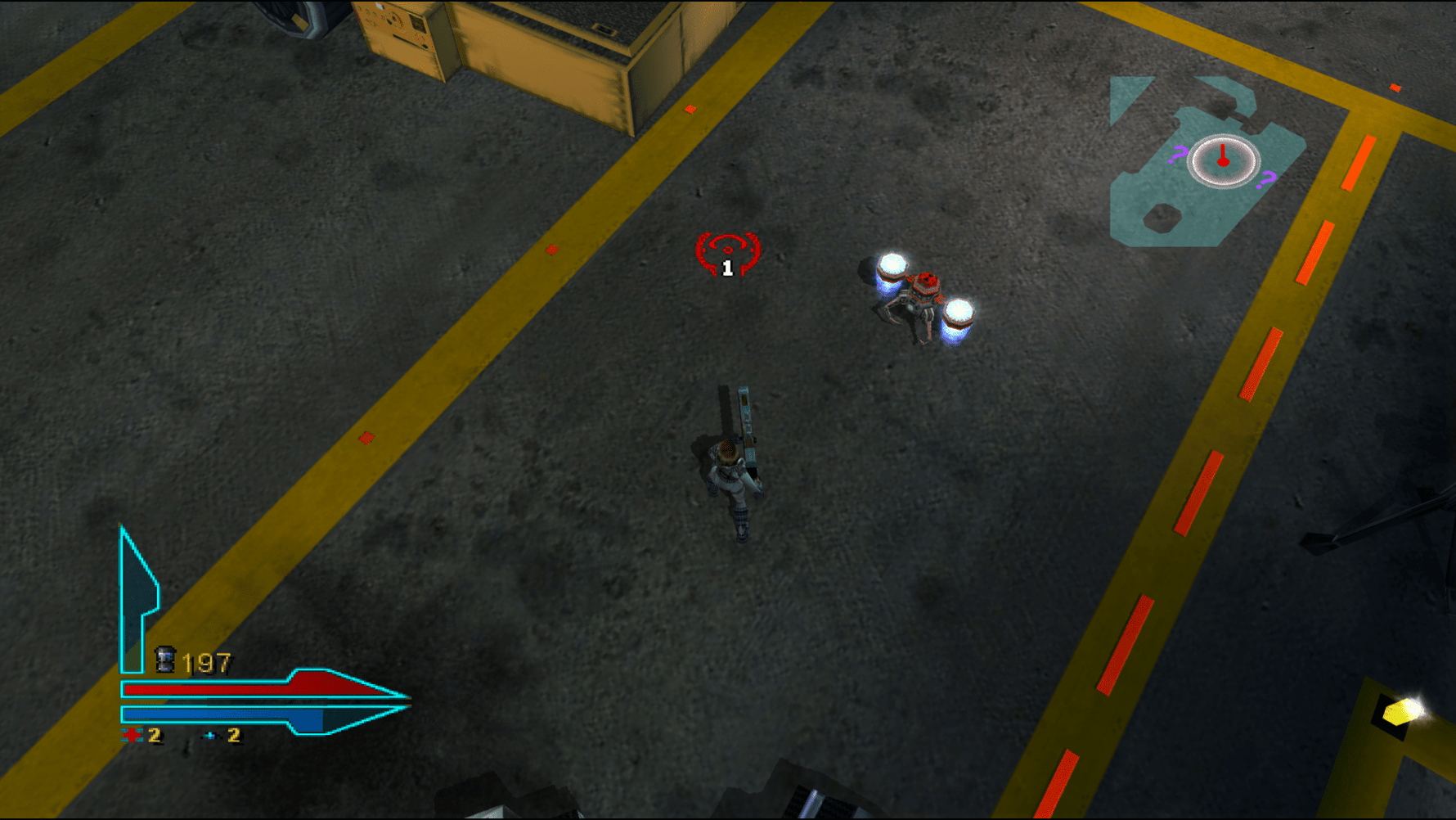This screenshot has width=1456, height=820.
Task: Click the ammo magazine icon beside 197
Action: pos(165,658)
